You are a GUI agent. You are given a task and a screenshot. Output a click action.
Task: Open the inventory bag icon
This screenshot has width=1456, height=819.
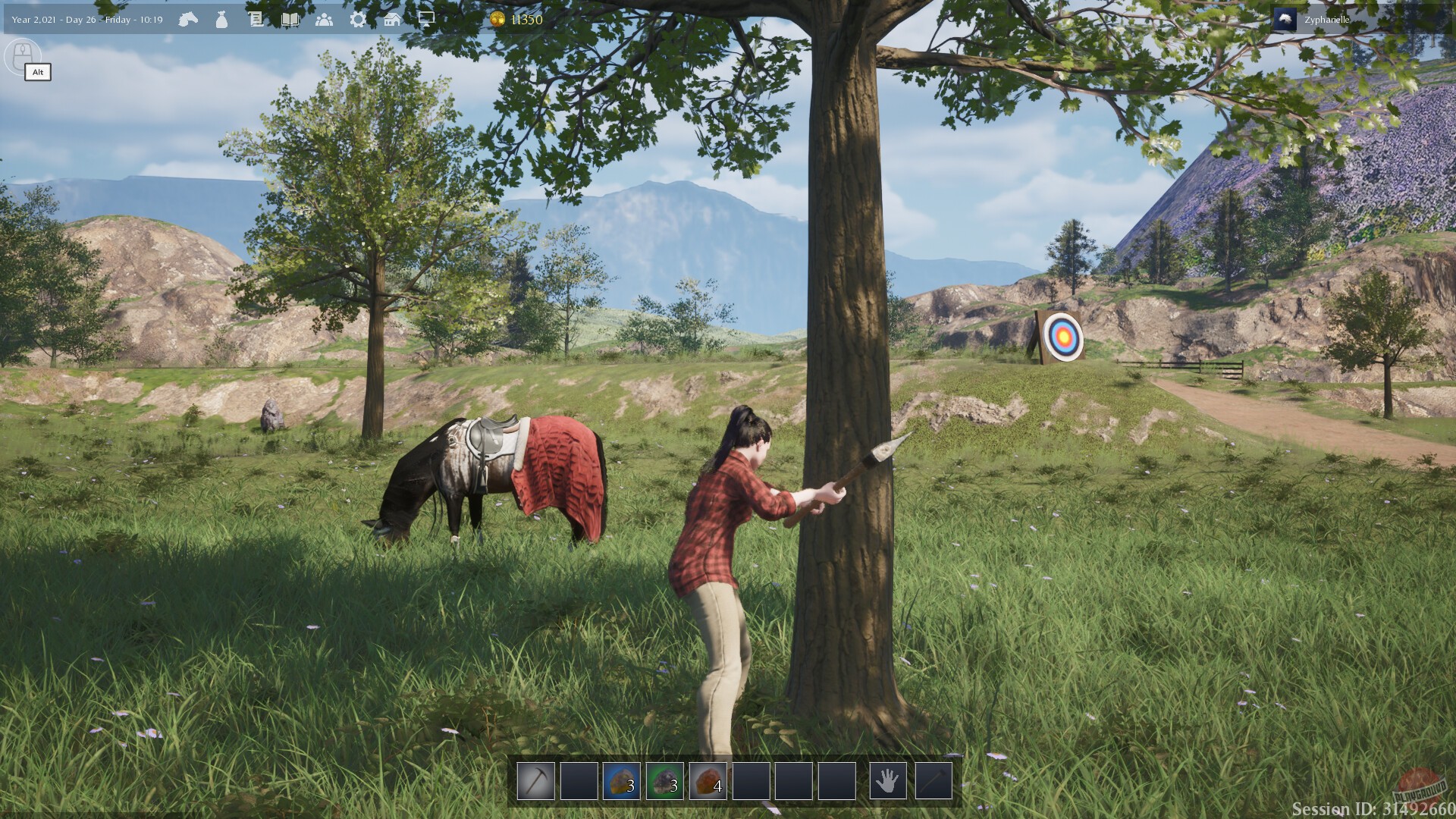click(x=221, y=18)
